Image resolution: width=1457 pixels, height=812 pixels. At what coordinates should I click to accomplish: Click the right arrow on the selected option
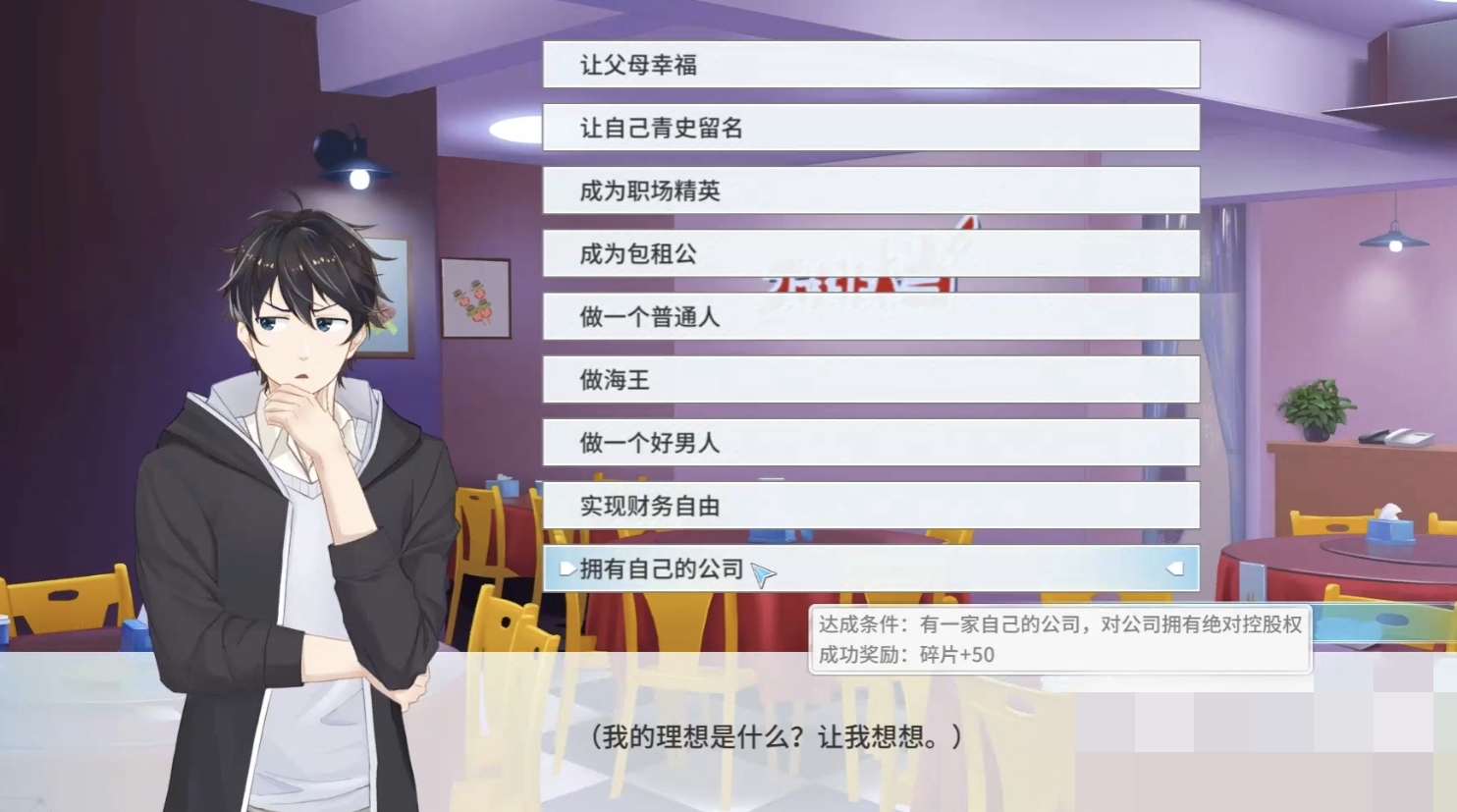(1176, 568)
